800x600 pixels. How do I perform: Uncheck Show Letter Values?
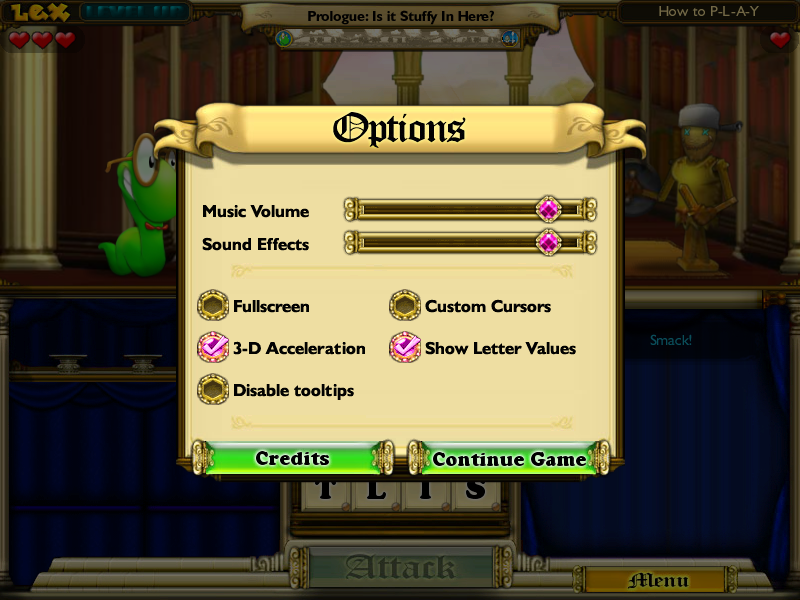404,348
